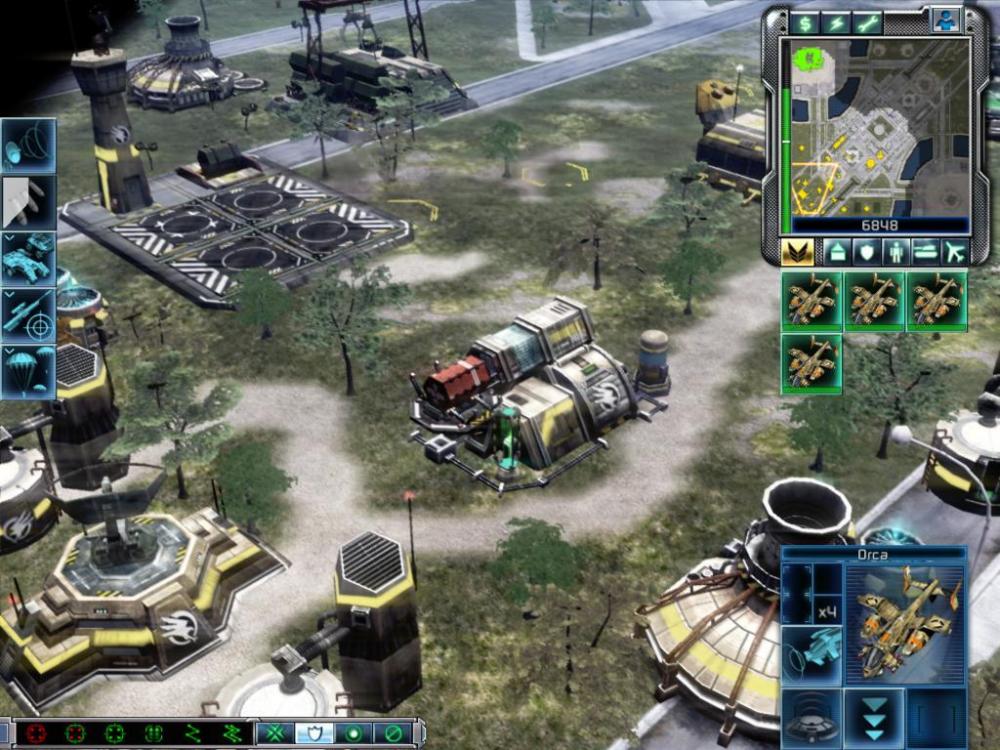The height and width of the screenshot is (750, 1000).
Task: Switch to the structures build tab
Action: pos(836,252)
